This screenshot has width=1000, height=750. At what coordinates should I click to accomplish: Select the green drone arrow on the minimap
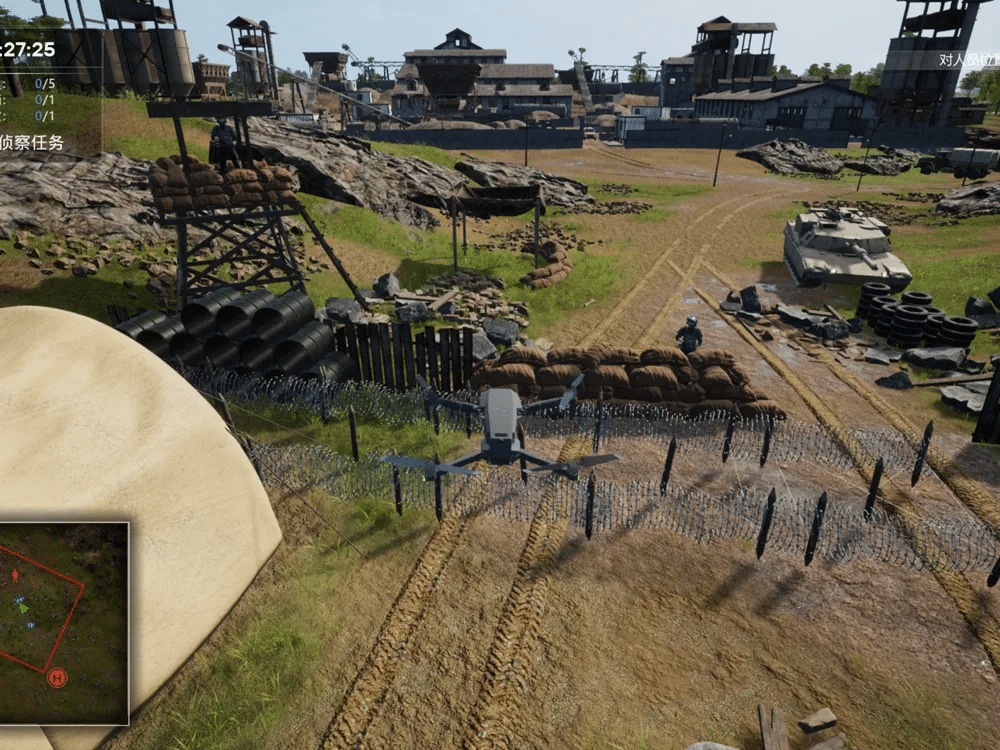22,606
